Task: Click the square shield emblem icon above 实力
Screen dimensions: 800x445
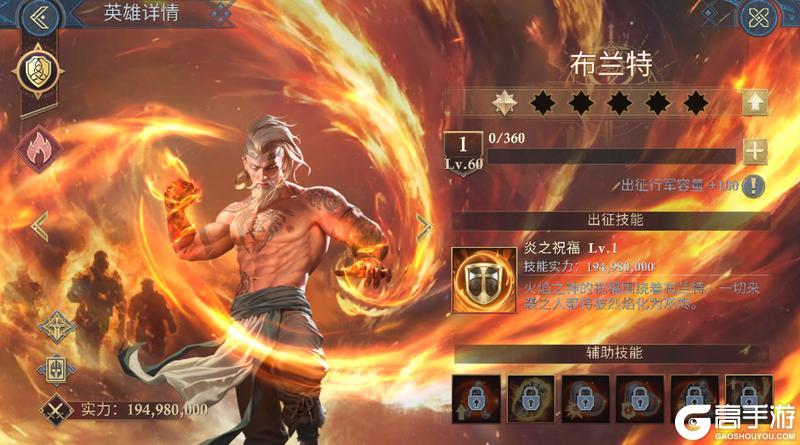Action: (x=55, y=367)
